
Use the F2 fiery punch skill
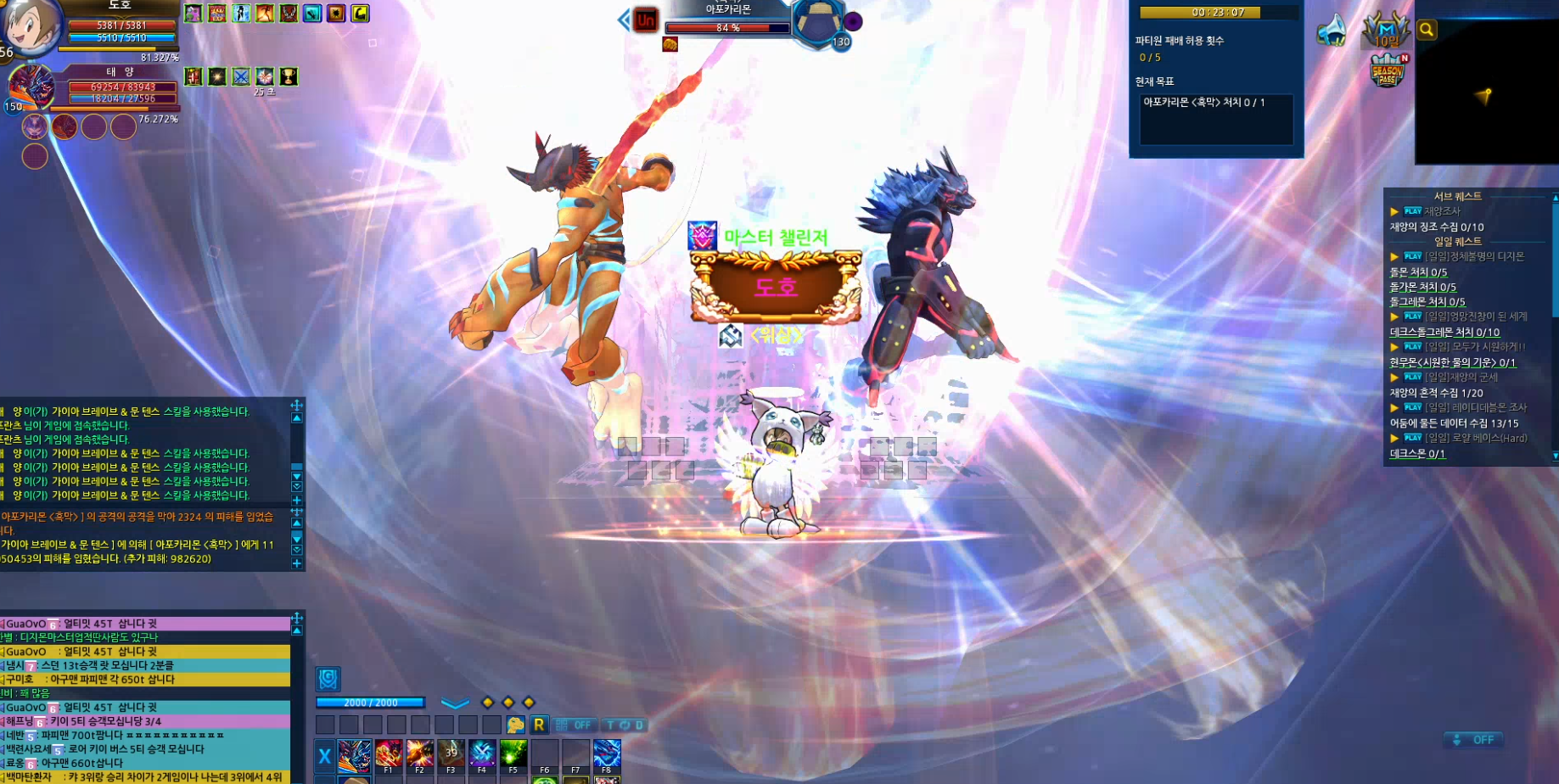click(419, 754)
